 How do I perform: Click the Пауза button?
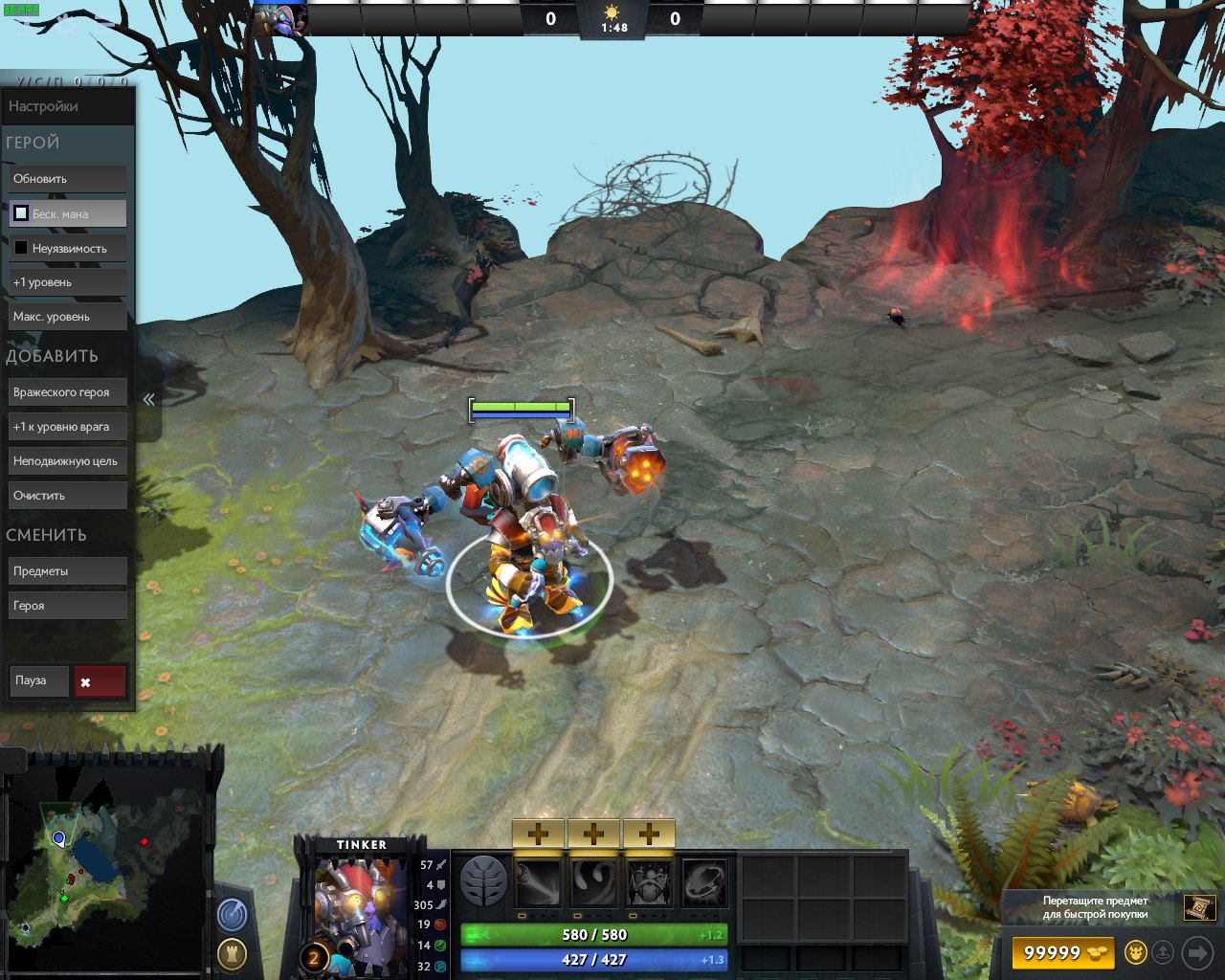(x=38, y=680)
